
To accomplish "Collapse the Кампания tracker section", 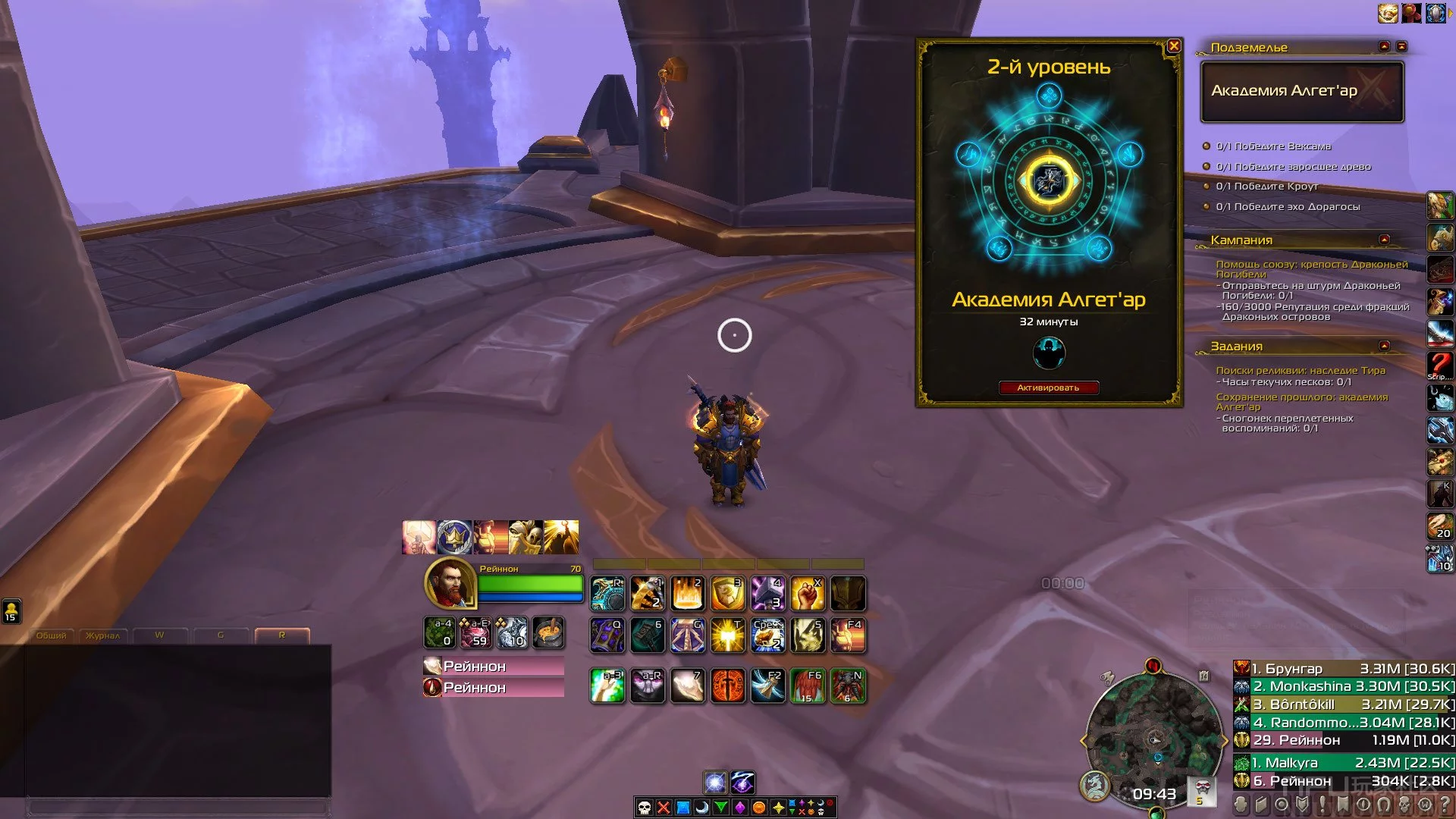I will click(x=1384, y=240).
